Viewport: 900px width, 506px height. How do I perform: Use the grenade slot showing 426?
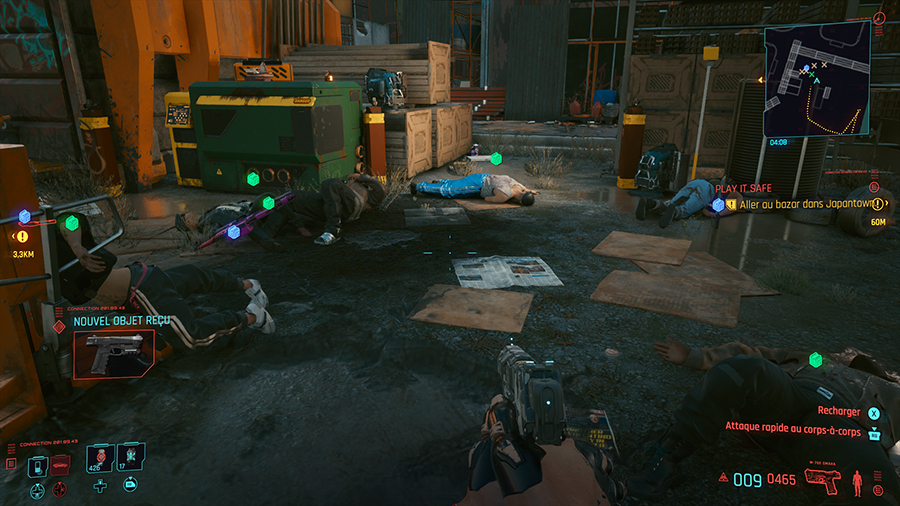pos(100,457)
